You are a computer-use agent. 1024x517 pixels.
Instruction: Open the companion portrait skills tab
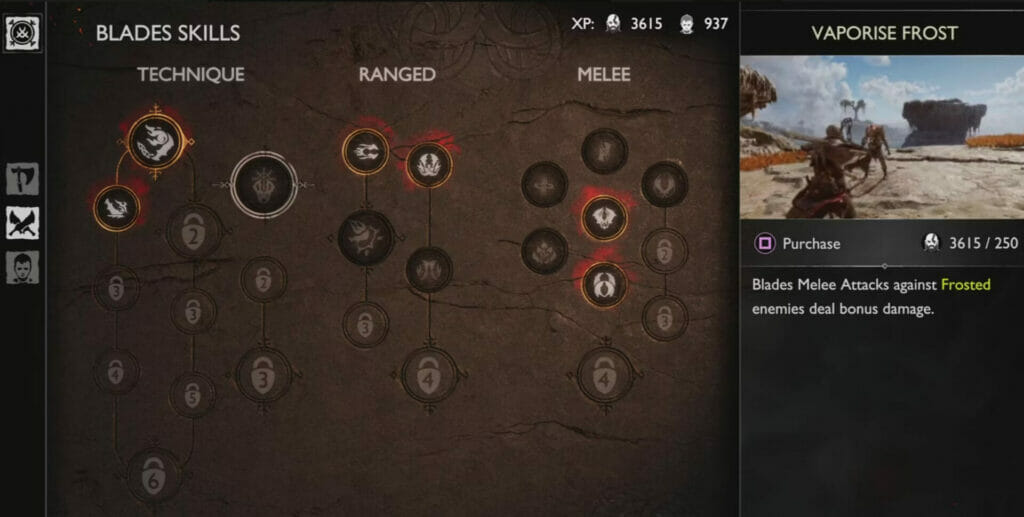pos(22,267)
